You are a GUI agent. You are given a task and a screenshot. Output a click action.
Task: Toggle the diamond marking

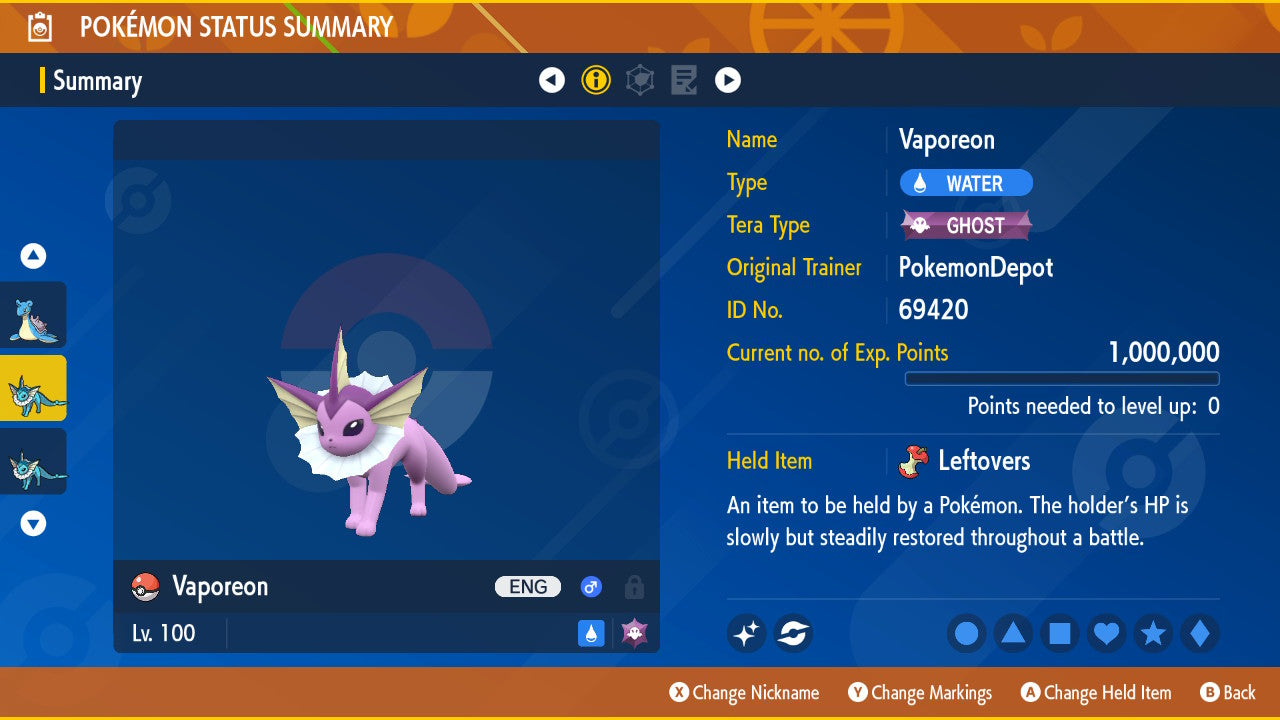point(1200,633)
